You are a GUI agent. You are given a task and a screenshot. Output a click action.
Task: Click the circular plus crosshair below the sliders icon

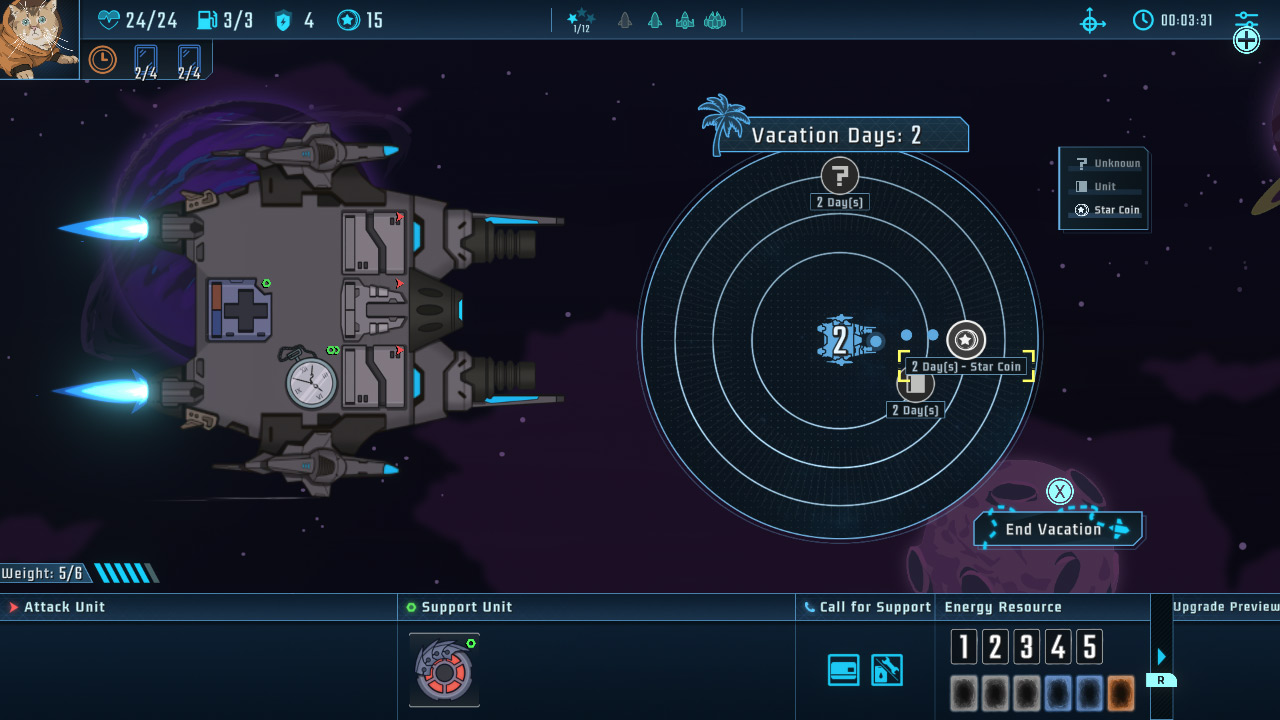(x=1246, y=40)
